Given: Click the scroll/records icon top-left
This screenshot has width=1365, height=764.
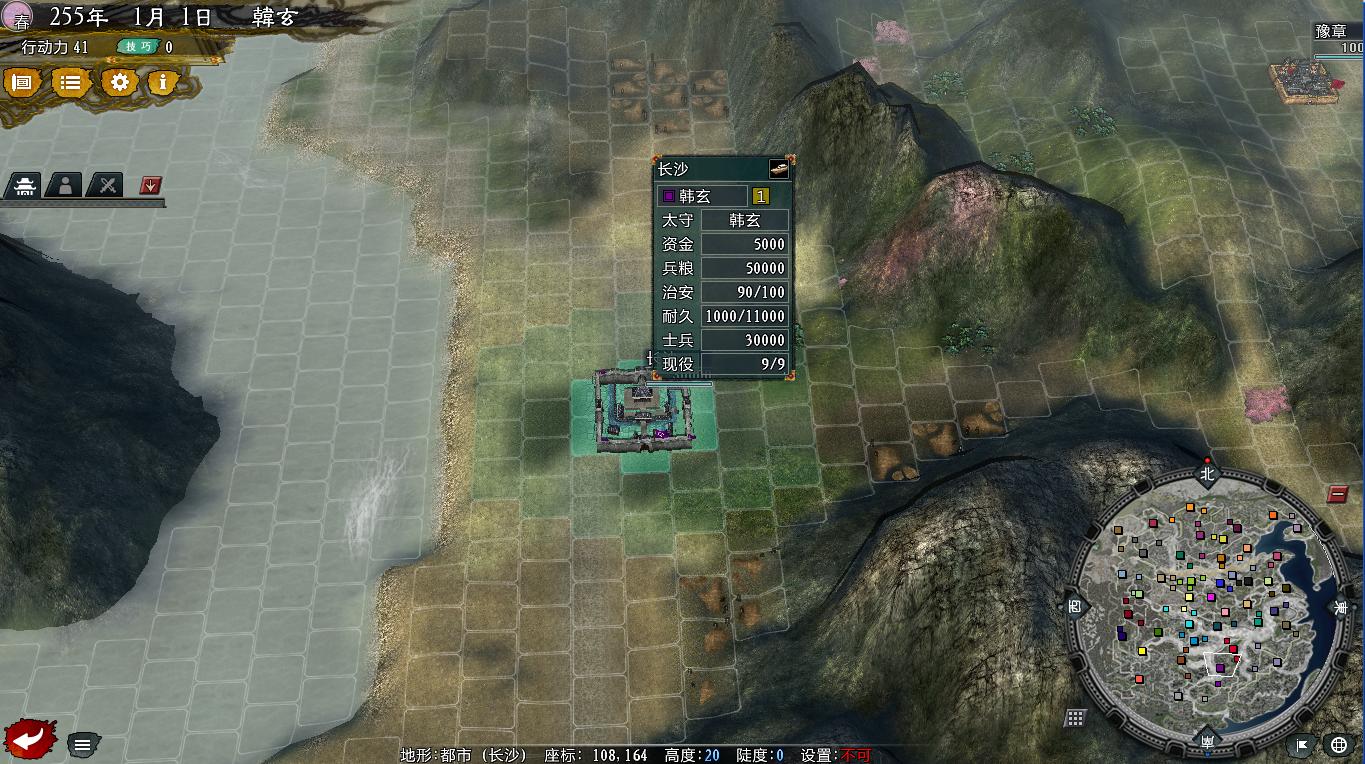Looking at the screenshot, I should 22,83.
